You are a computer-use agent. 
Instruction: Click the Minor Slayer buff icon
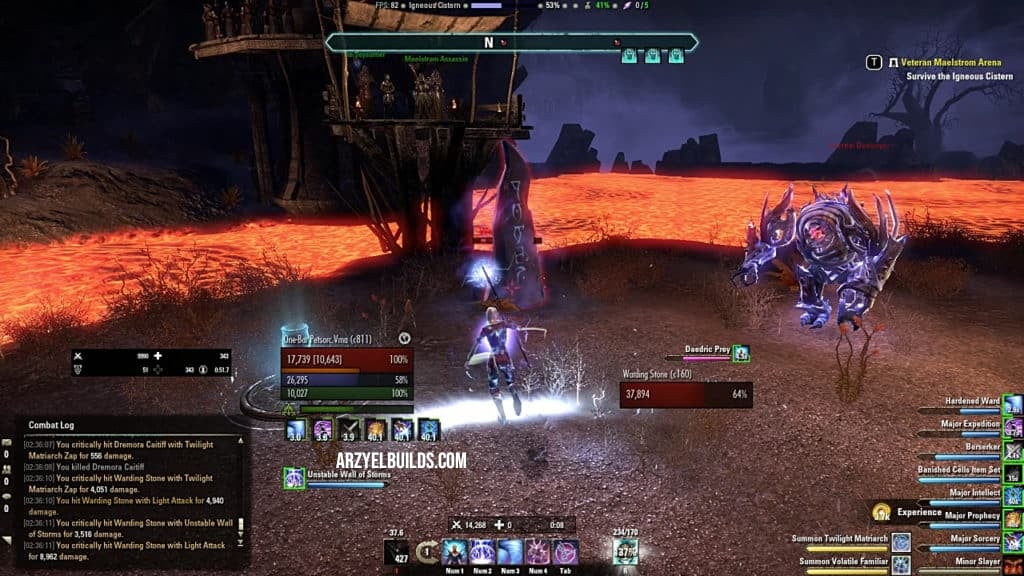[x=1013, y=565]
